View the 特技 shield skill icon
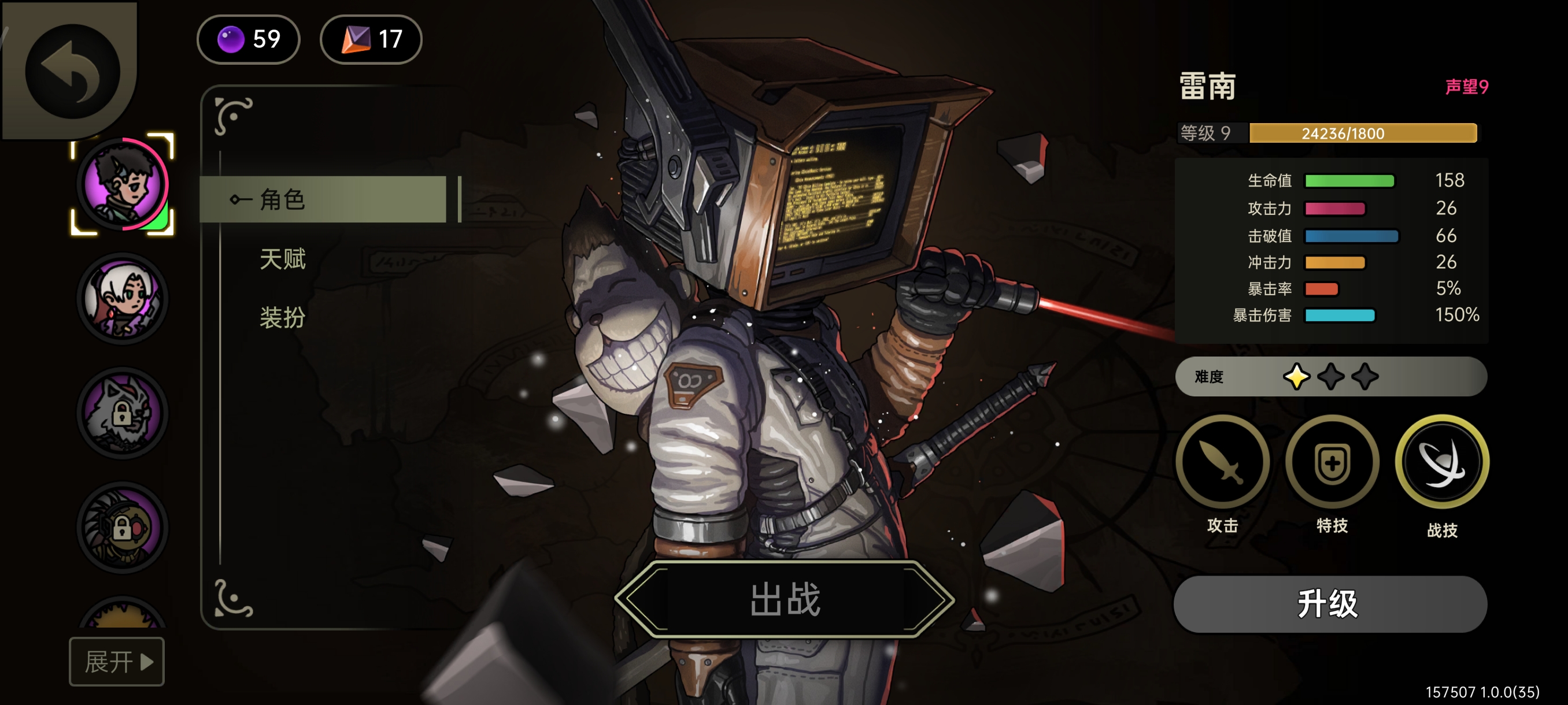This screenshot has width=1568, height=705. tap(1332, 462)
